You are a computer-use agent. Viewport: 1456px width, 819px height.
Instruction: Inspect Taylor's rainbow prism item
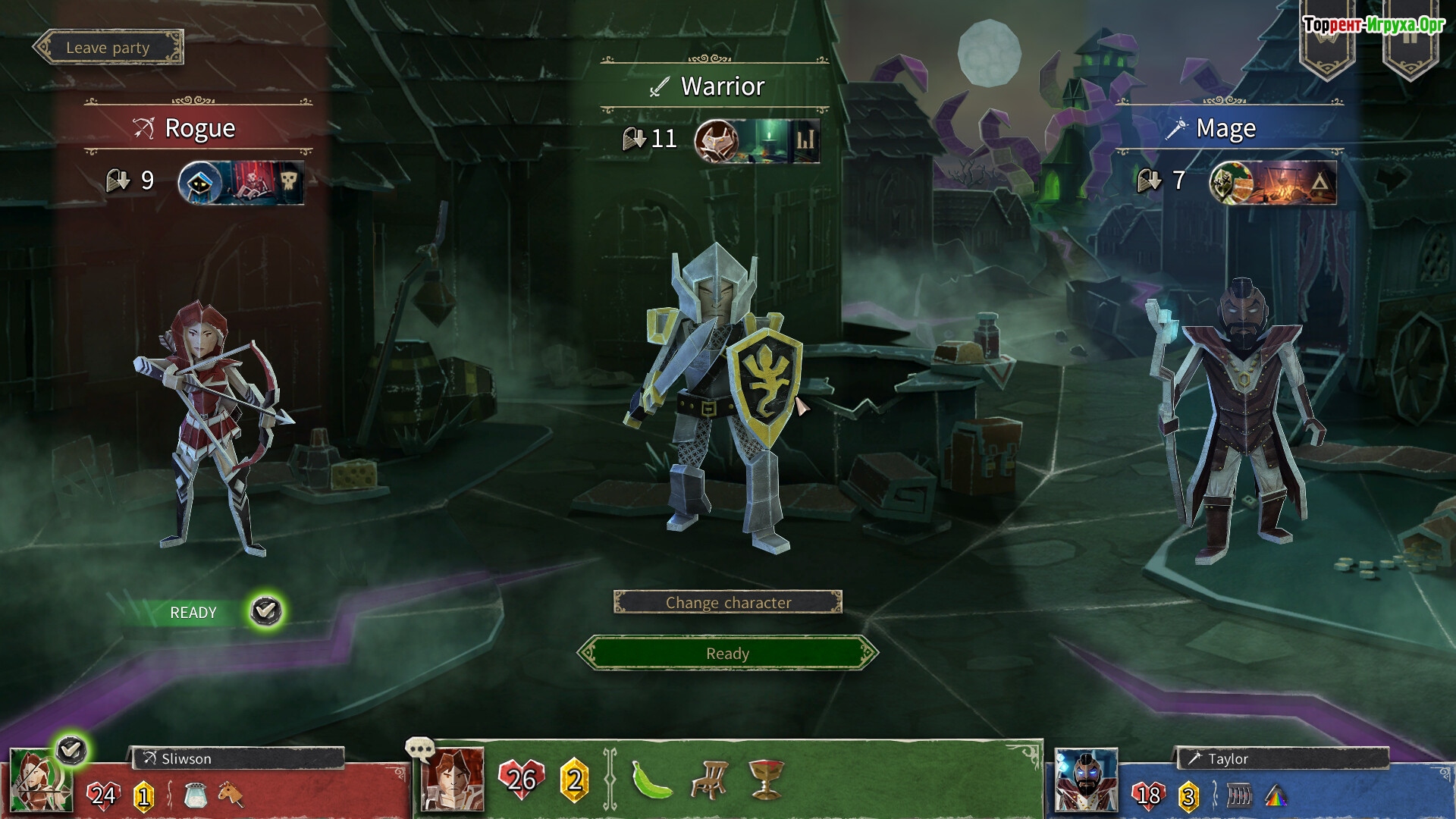[1276, 795]
